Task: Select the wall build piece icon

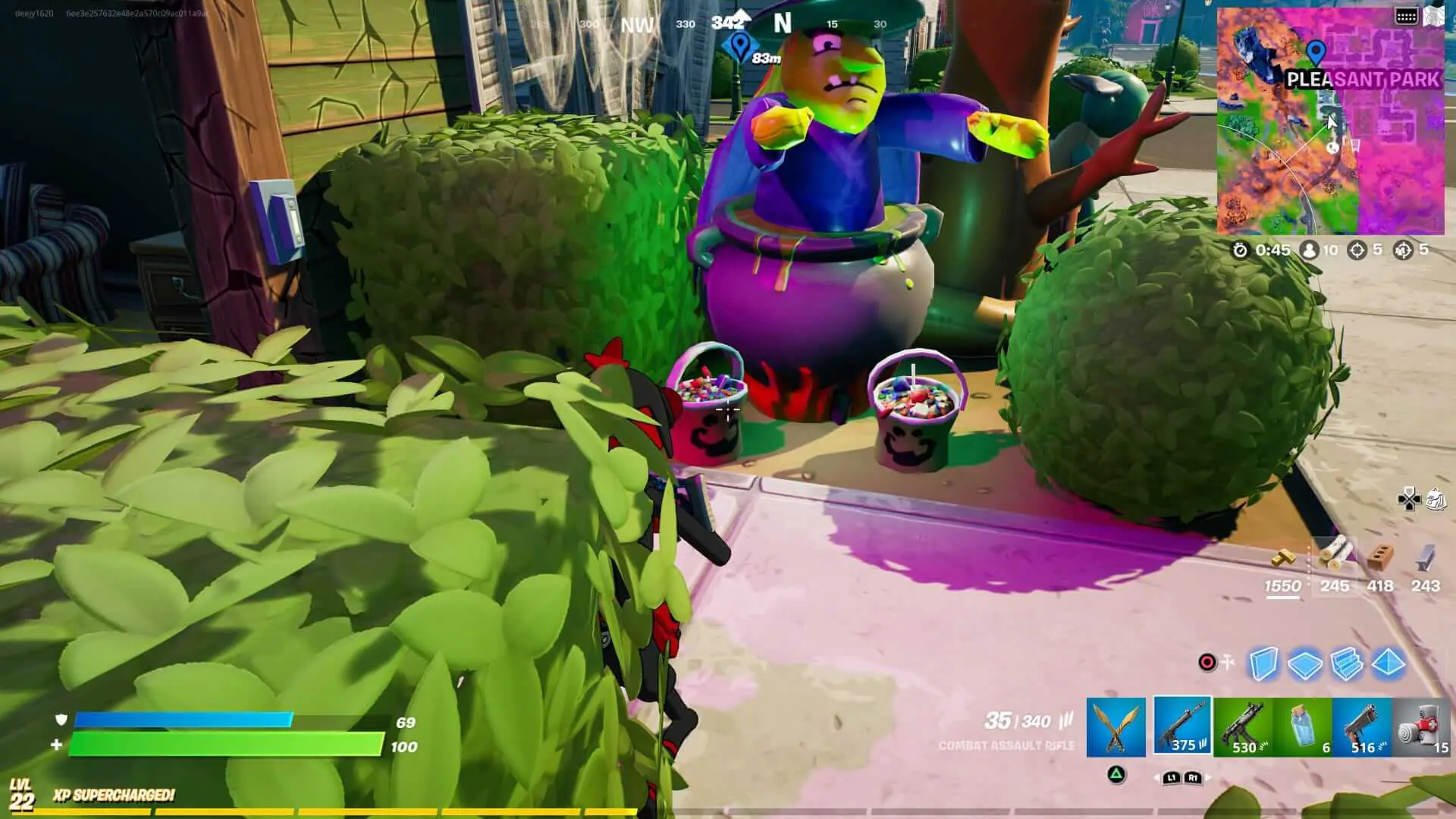Action: pyautogui.click(x=1264, y=664)
